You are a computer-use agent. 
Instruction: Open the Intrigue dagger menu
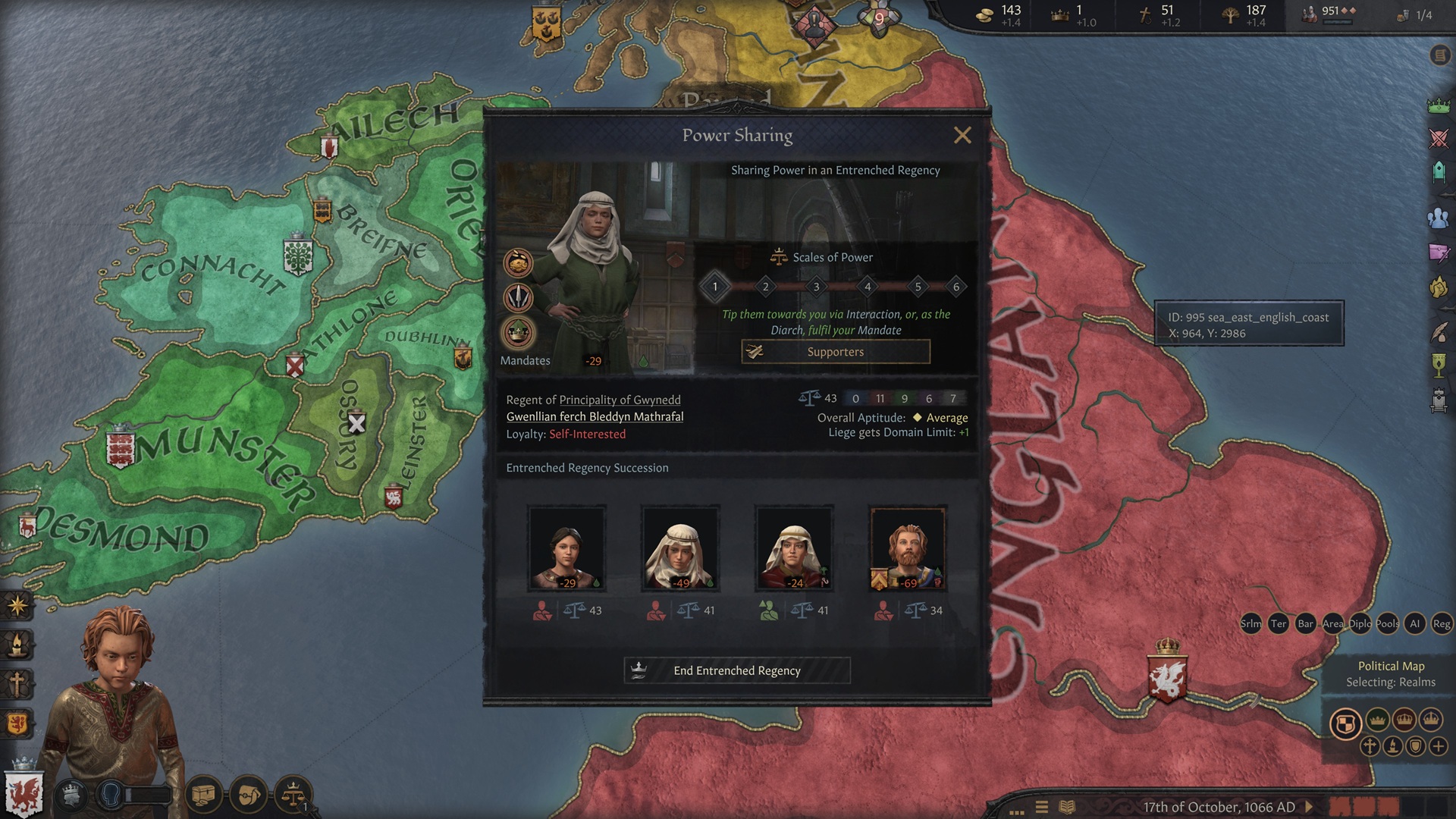point(1438,253)
